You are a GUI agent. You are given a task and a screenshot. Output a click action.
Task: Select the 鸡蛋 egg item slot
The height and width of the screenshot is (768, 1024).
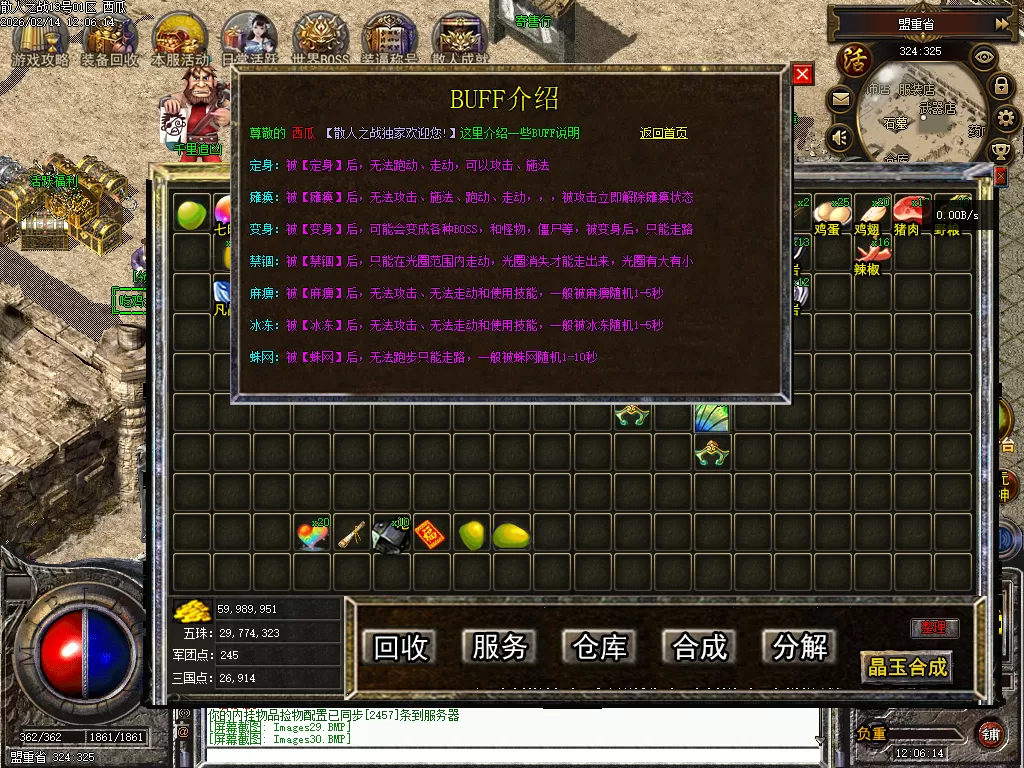pos(827,213)
